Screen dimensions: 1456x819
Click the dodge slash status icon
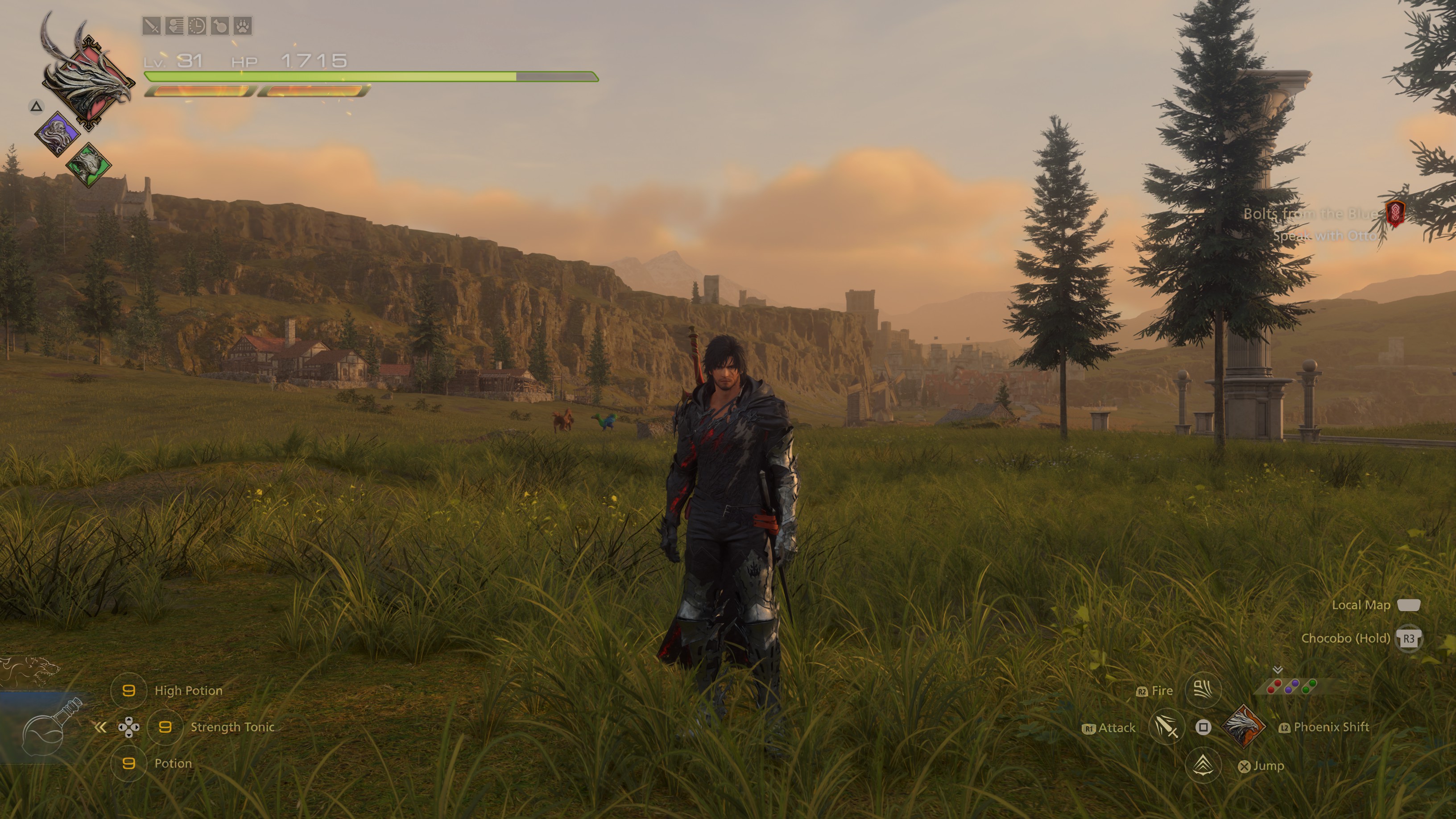[174, 26]
